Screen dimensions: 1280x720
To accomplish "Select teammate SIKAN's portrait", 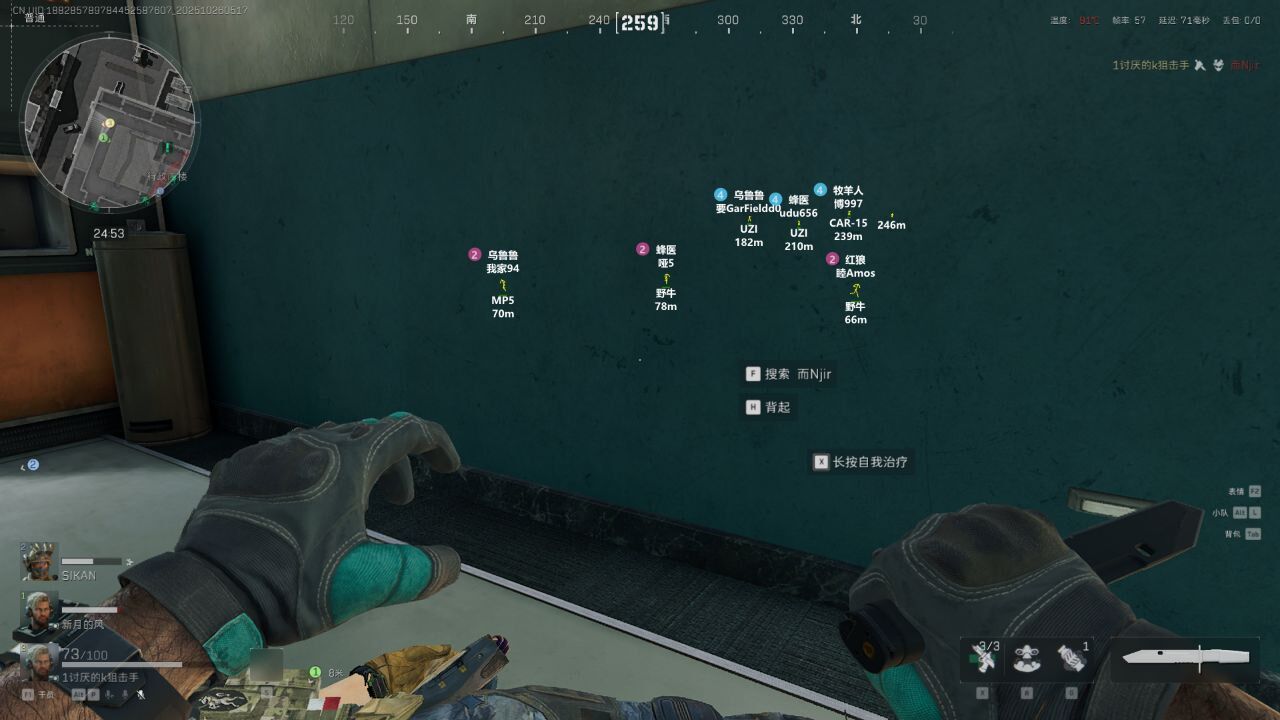I will pos(40,562).
